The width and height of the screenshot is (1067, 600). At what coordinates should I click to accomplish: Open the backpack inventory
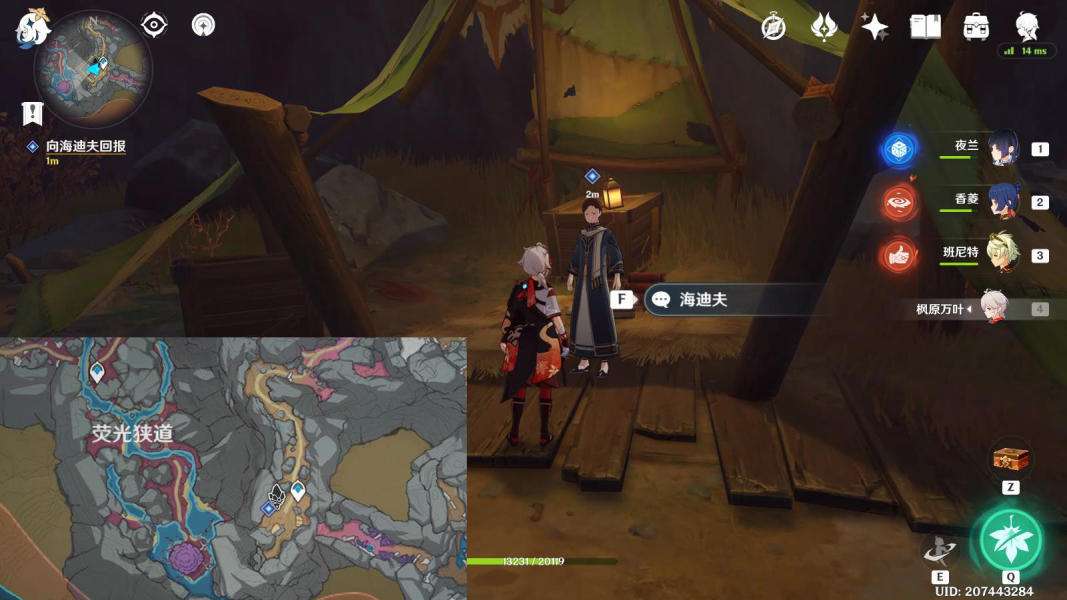click(x=976, y=27)
